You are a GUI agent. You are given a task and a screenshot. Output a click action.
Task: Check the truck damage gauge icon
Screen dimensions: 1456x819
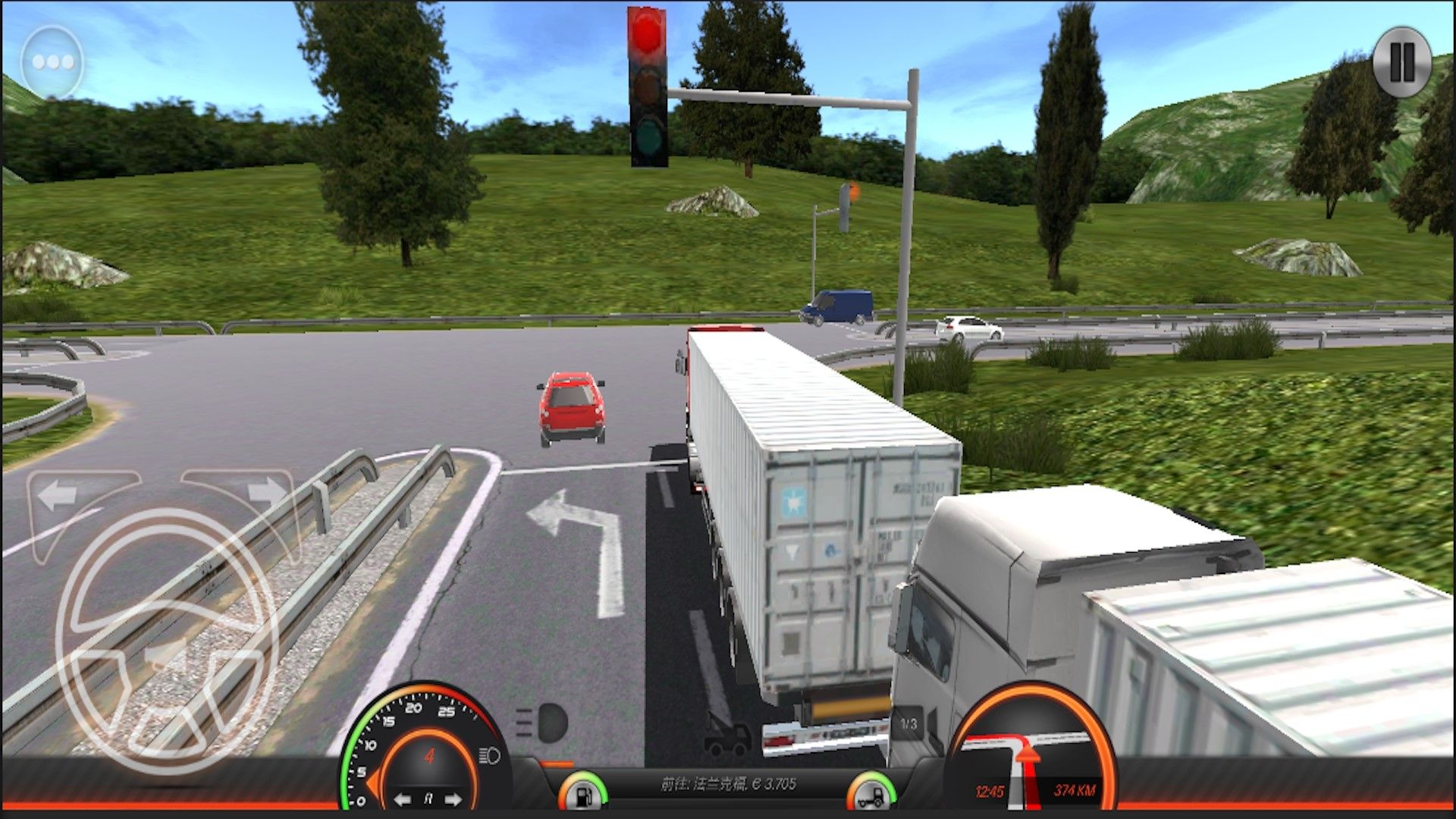pos(871,793)
